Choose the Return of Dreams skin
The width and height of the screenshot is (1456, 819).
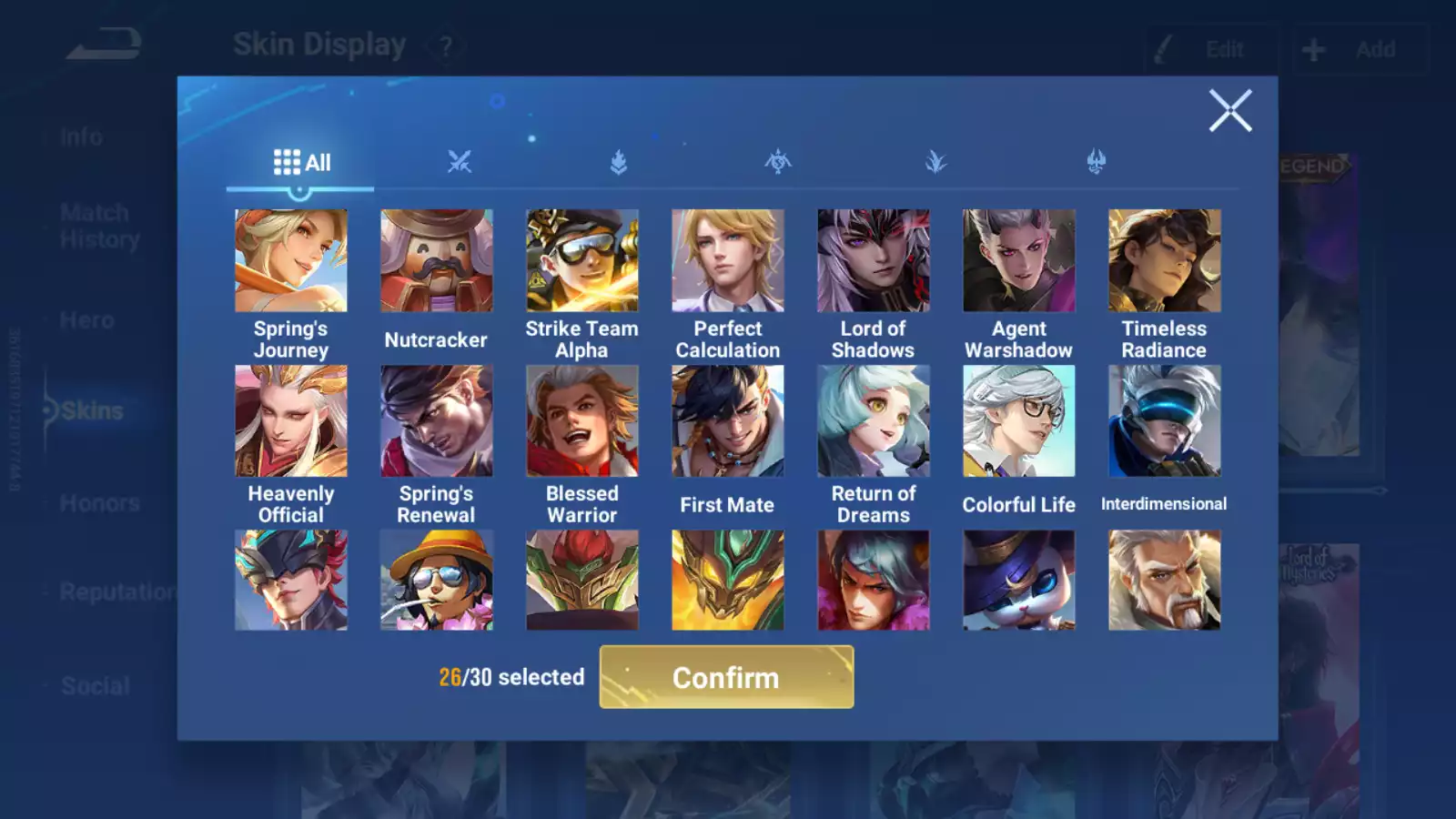pyautogui.click(x=874, y=421)
